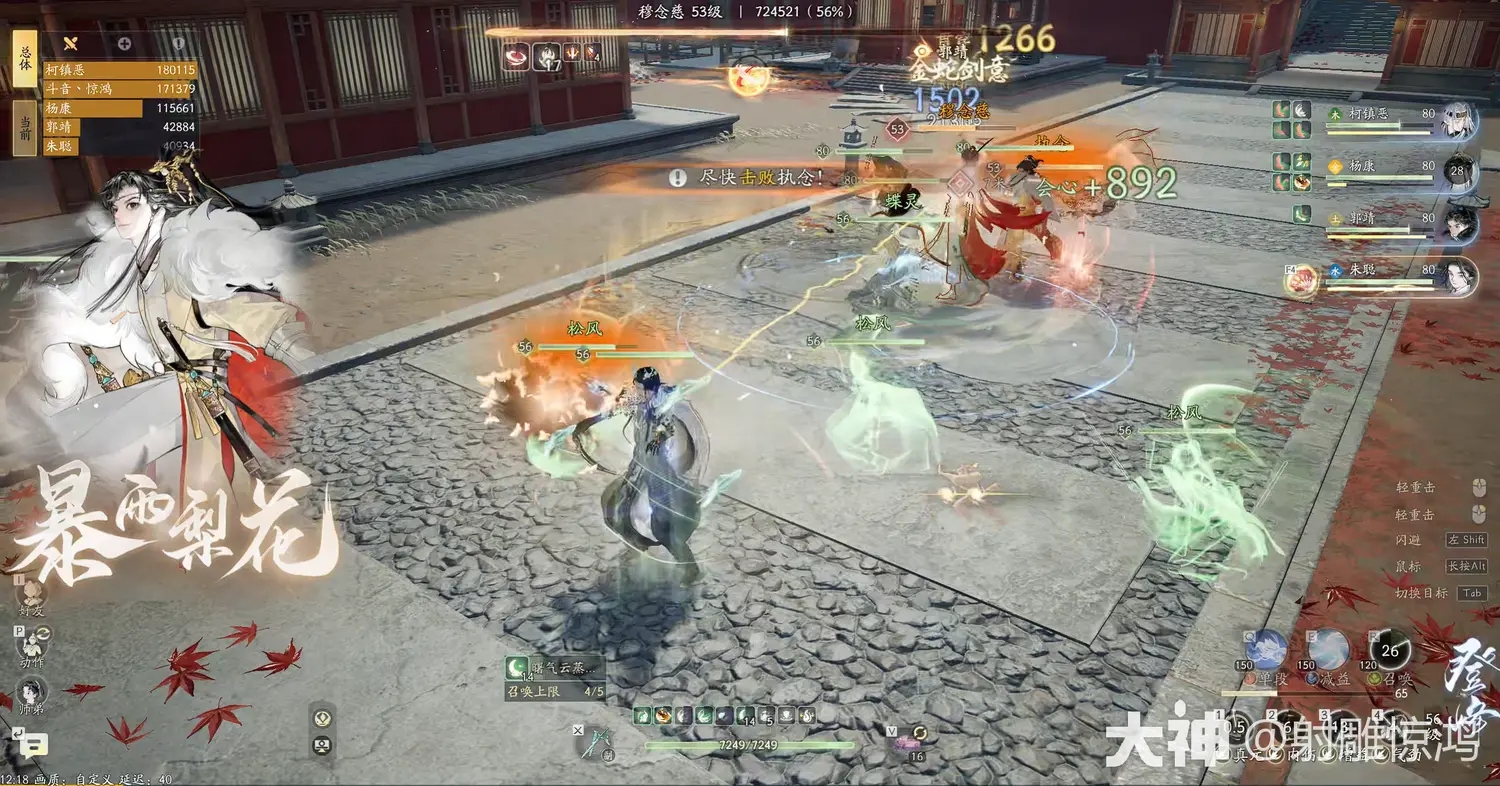Open the 好友 friends menu
1500x786 pixels.
pyautogui.click(x=32, y=594)
